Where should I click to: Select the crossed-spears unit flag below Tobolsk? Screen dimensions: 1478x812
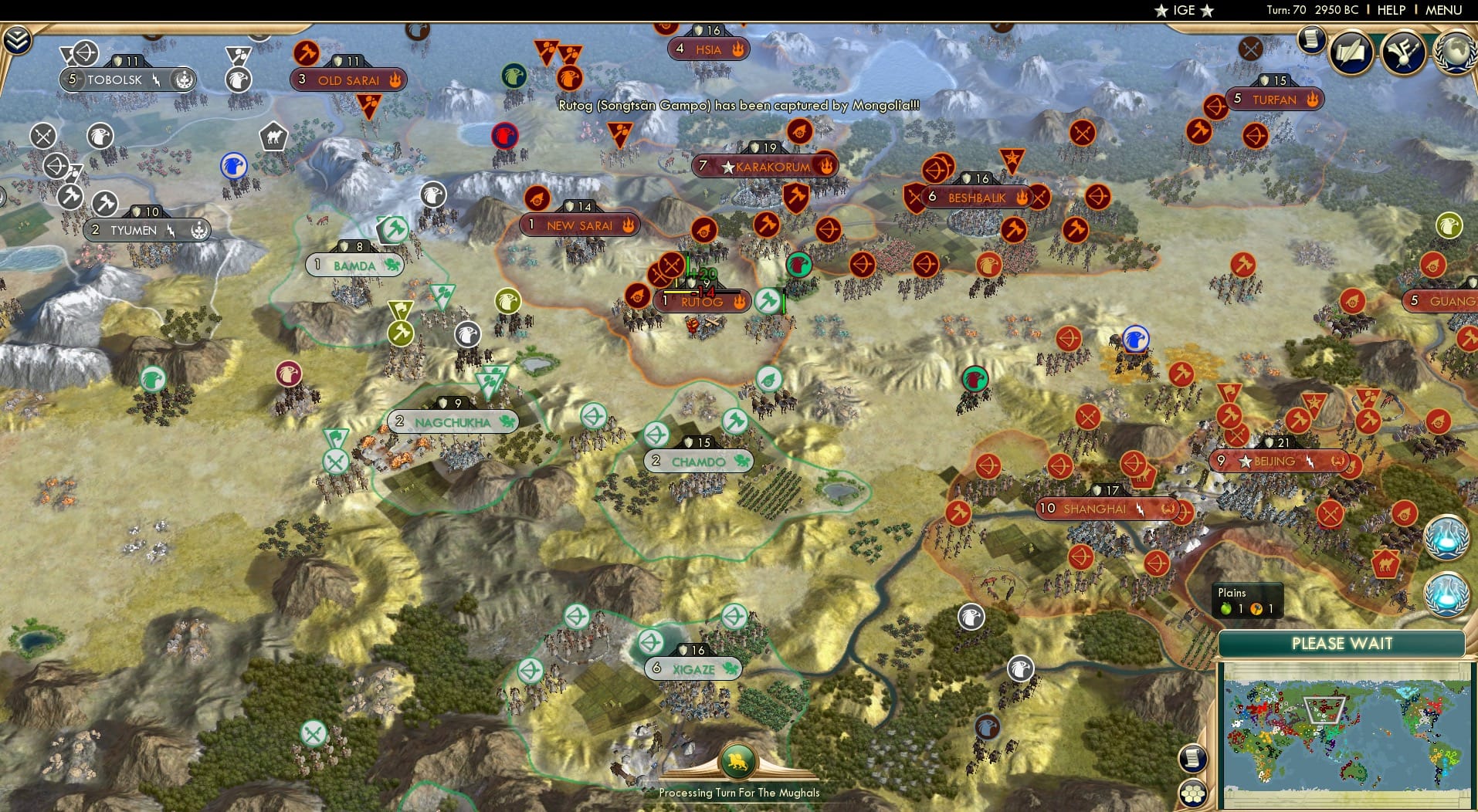point(42,137)
